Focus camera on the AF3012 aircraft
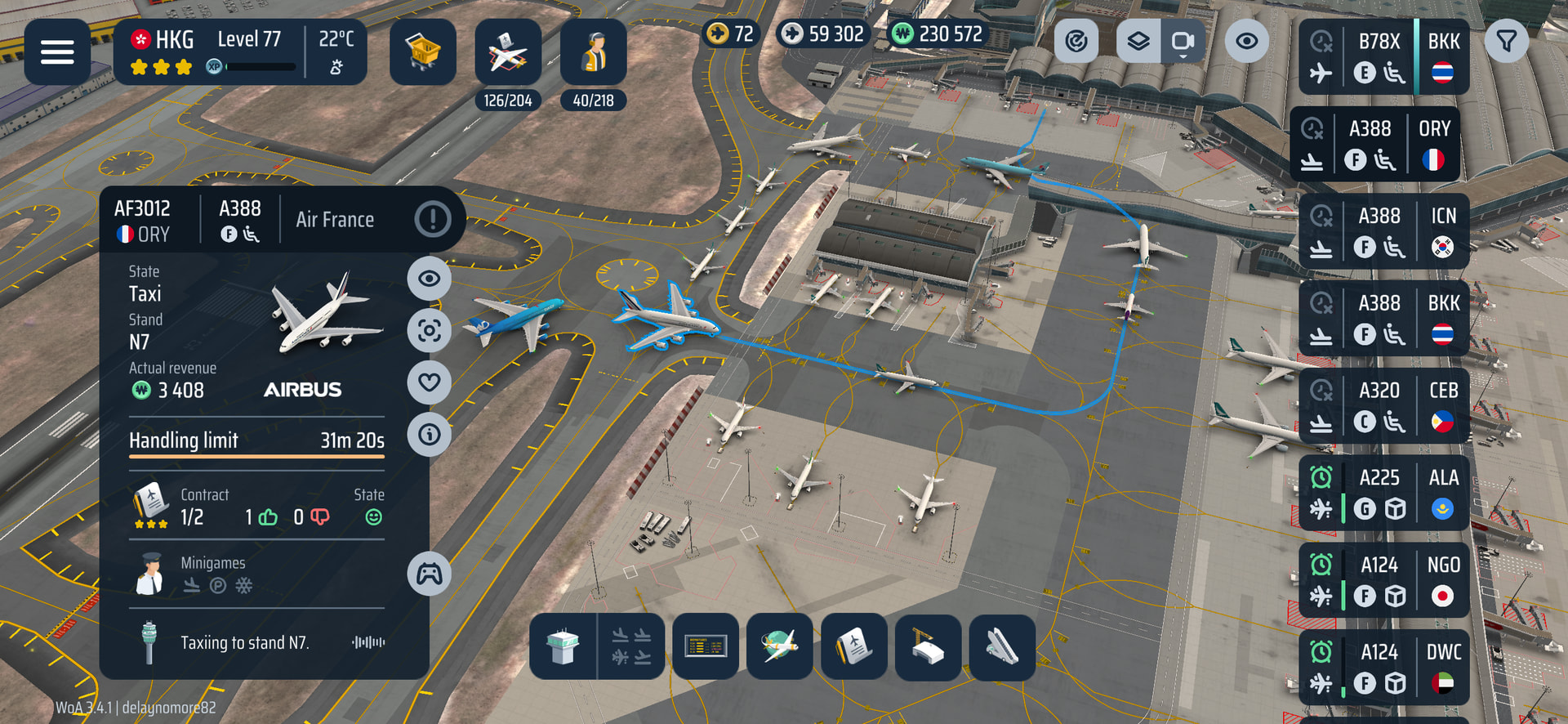 [430, 330]
